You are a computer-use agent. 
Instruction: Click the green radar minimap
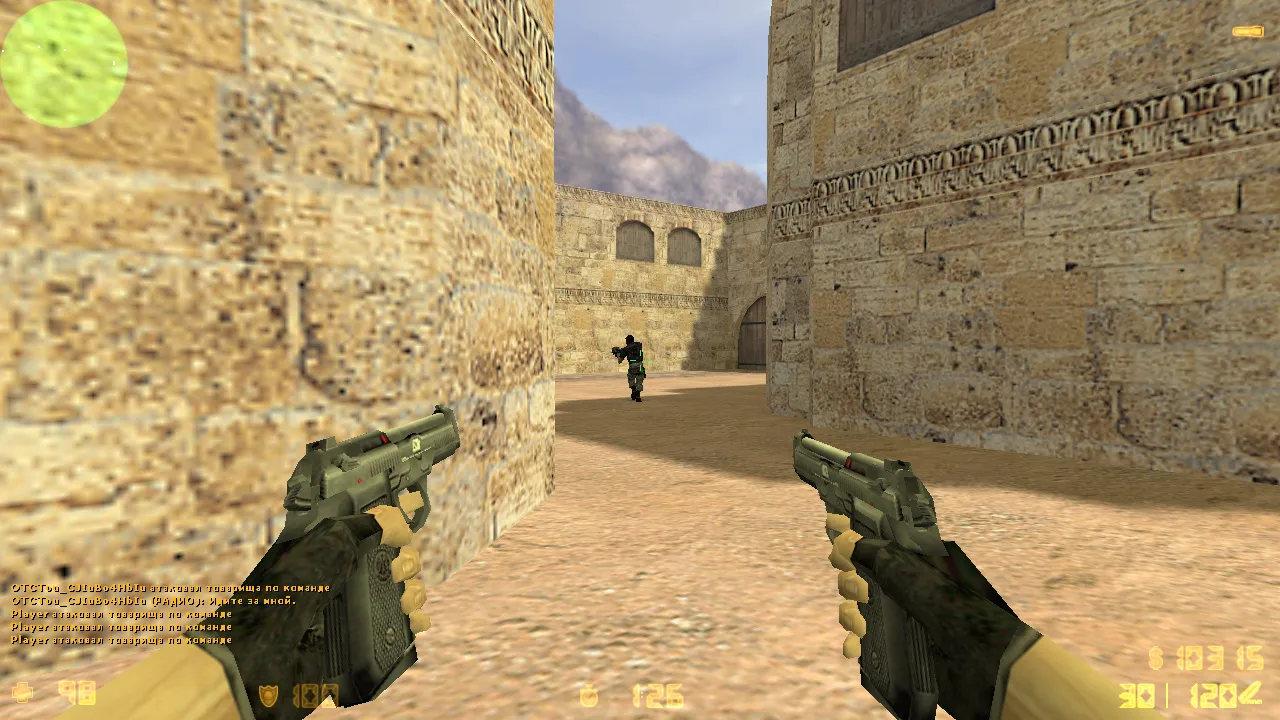64,64
